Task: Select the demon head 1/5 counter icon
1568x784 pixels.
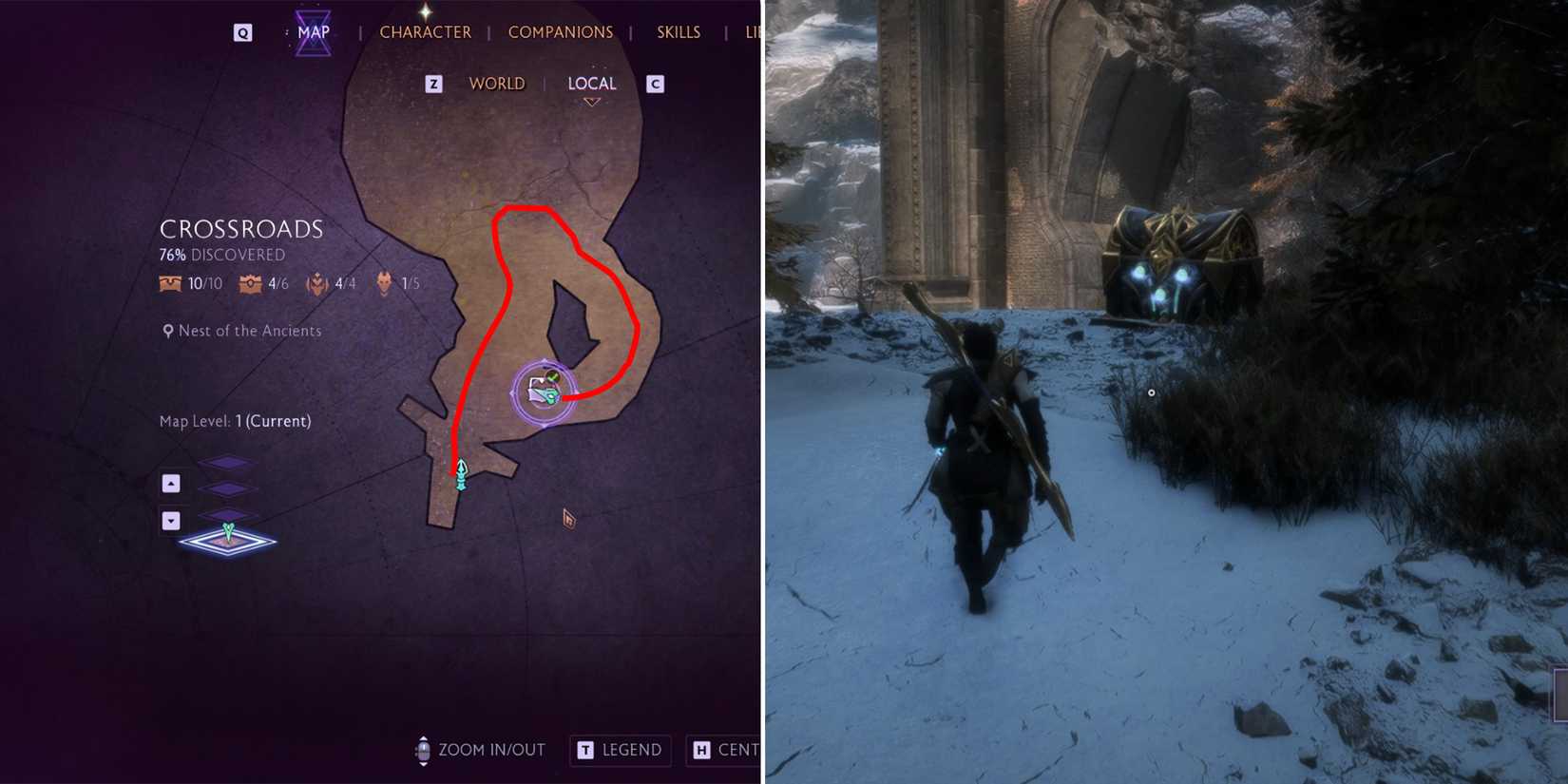Action: click(x=383, y=283)
